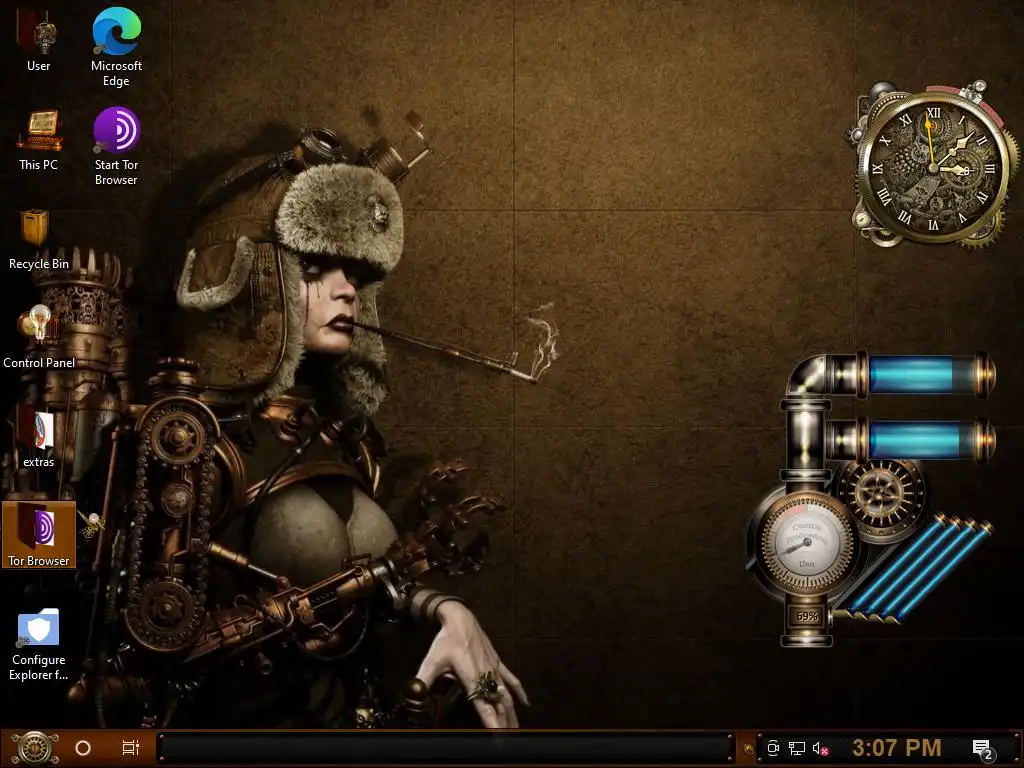Select the highlighted Tor Browser folder
Viewport: 1024px width, 768px height.
(39, 530)
